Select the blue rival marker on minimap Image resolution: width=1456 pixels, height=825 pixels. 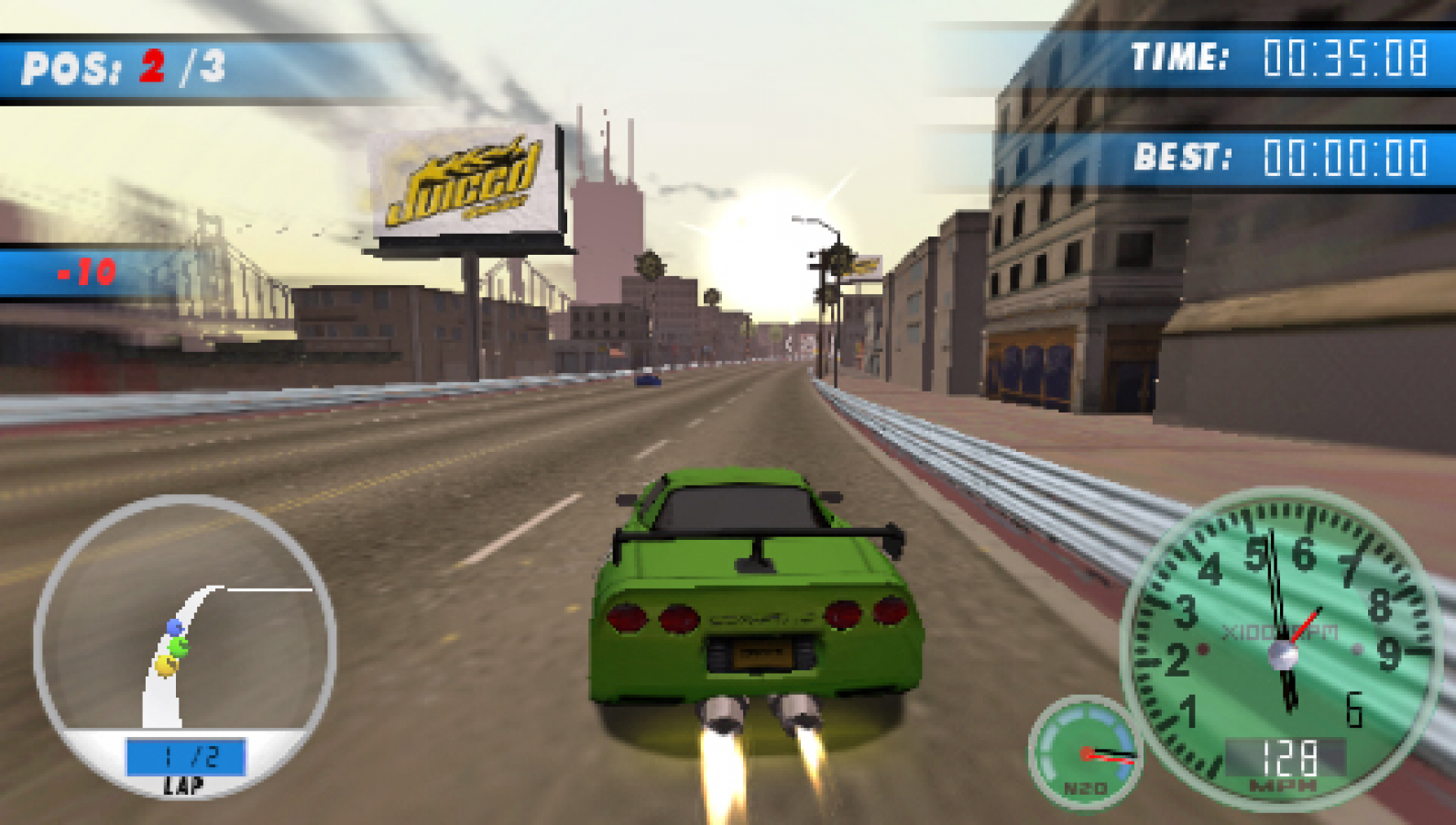[173, 626]
